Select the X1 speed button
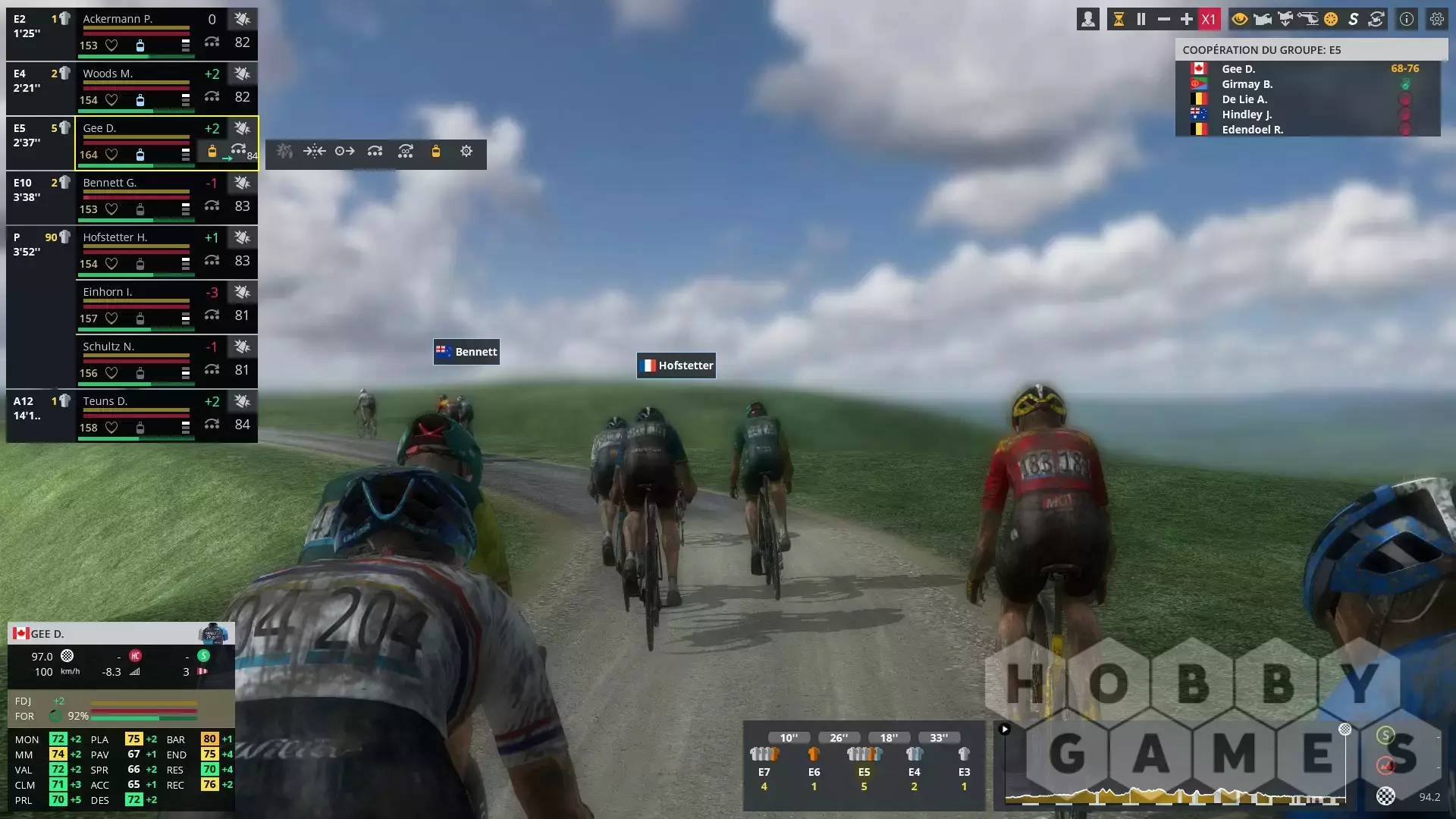Viewport: 1456px width, 819px height. (1209, 20)
